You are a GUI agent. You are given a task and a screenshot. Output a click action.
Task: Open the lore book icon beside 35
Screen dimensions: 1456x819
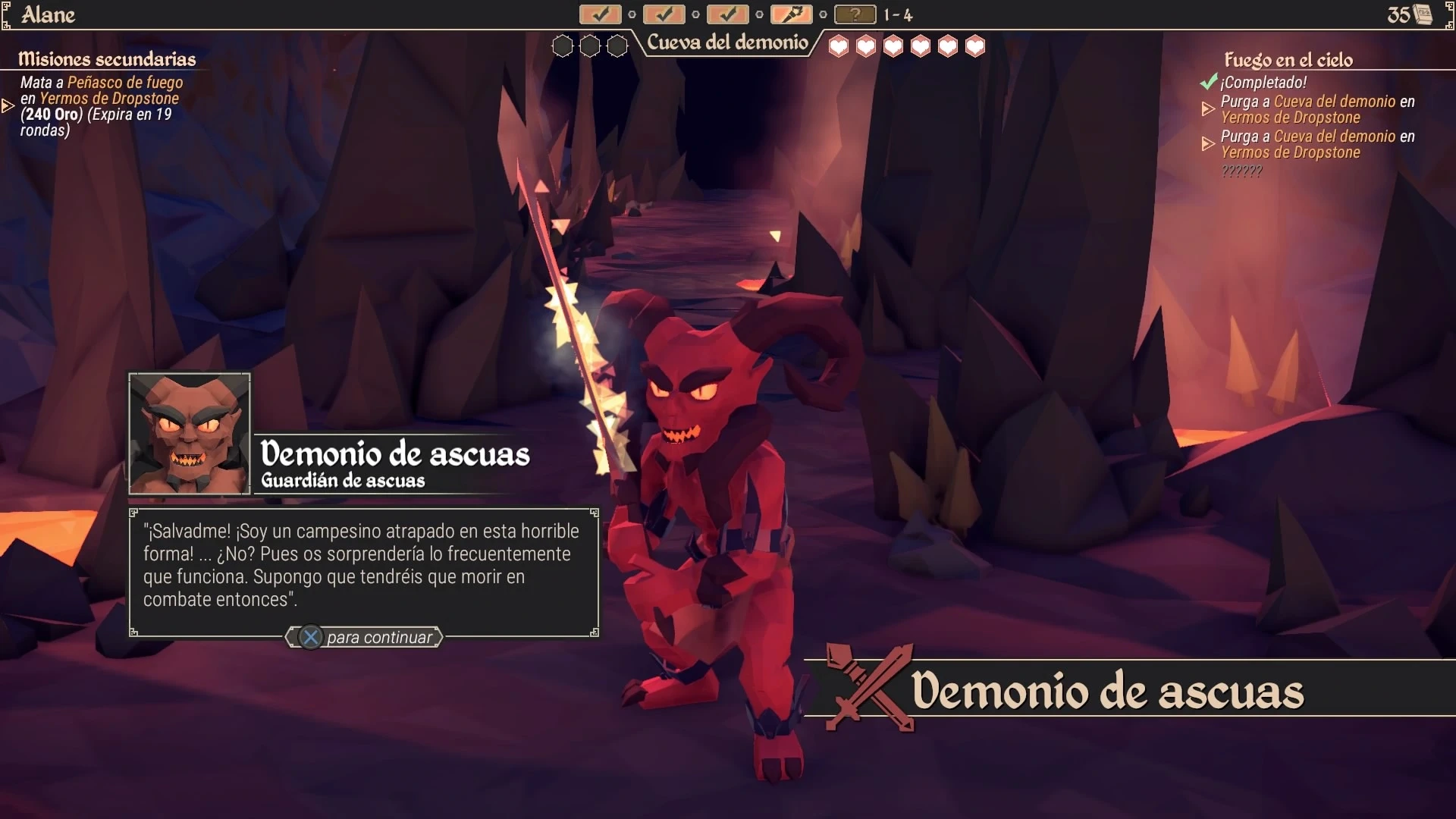tap(1423, 14)
